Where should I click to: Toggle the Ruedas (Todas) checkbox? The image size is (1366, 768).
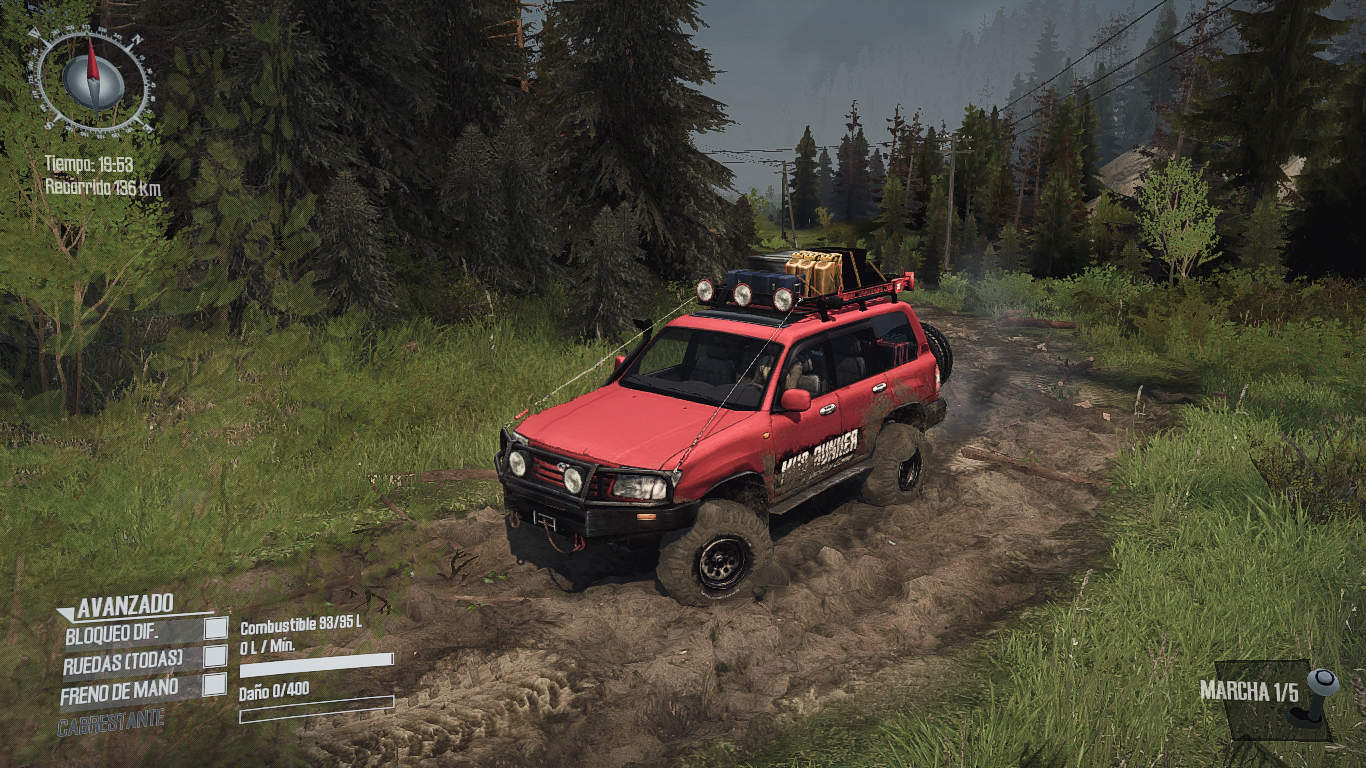pos(215,656)
